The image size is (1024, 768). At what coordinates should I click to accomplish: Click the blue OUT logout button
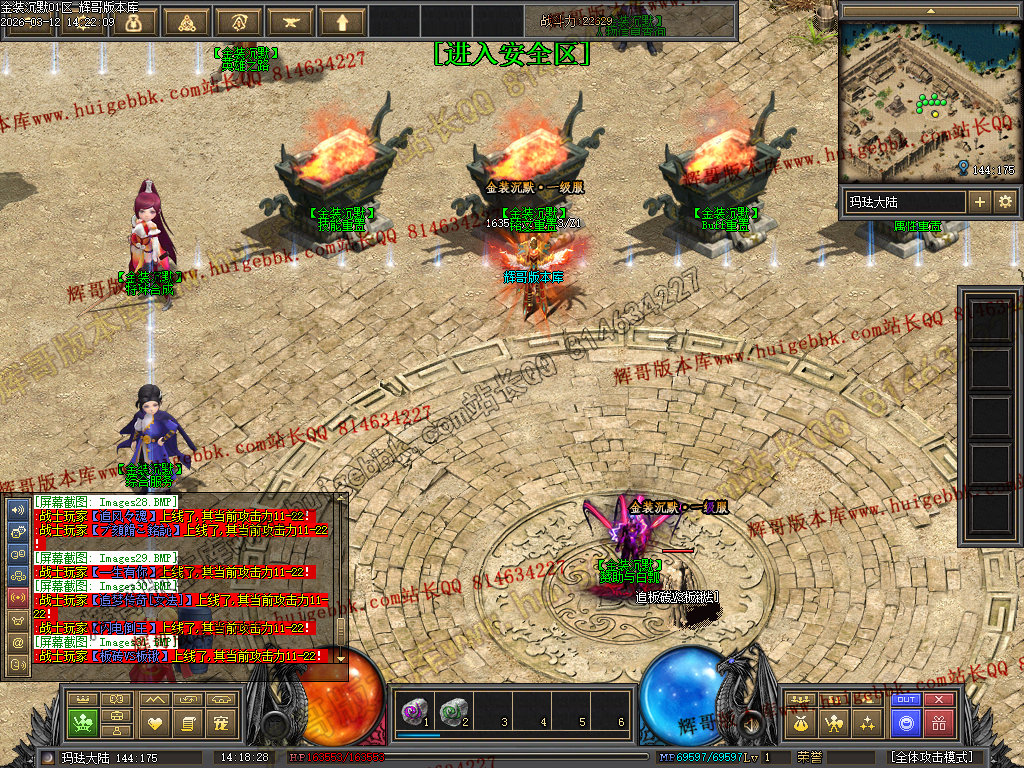tap(906, 700)
